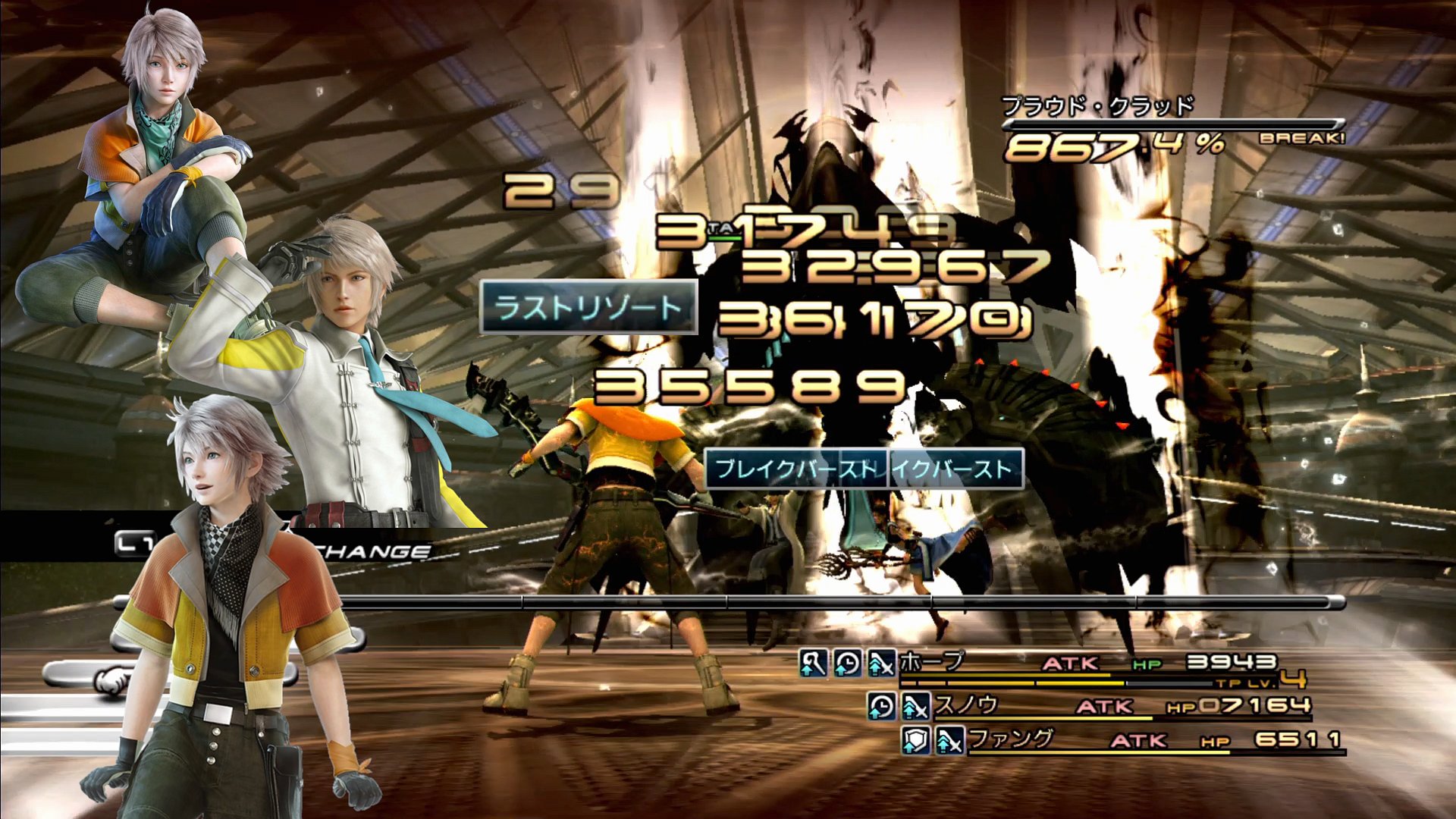
Task: Inspect Hope's staff-shaped Faith buff icon
Action: tap(813, 664)
